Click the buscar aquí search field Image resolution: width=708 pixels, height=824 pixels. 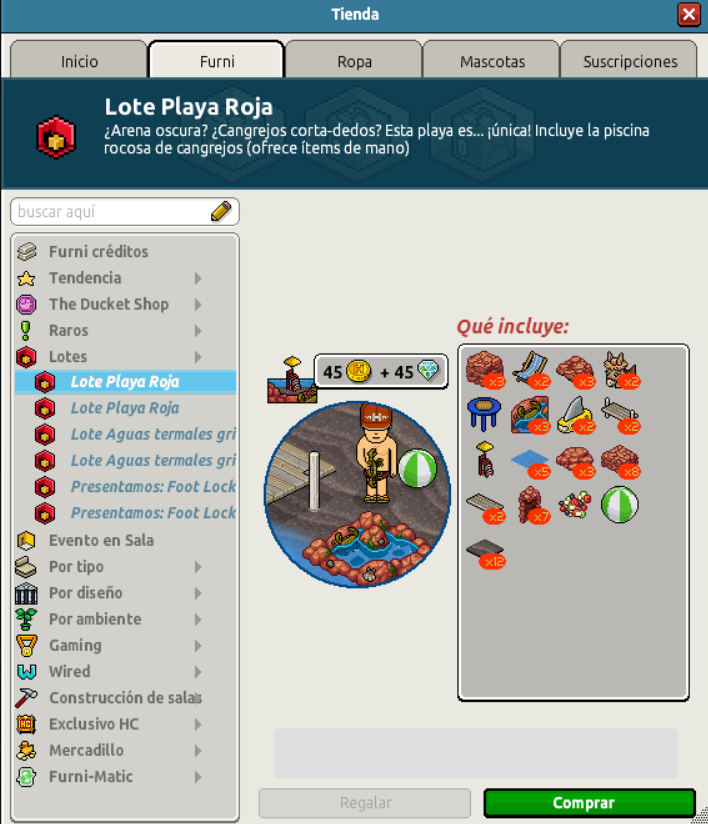(x=112, y=212)
